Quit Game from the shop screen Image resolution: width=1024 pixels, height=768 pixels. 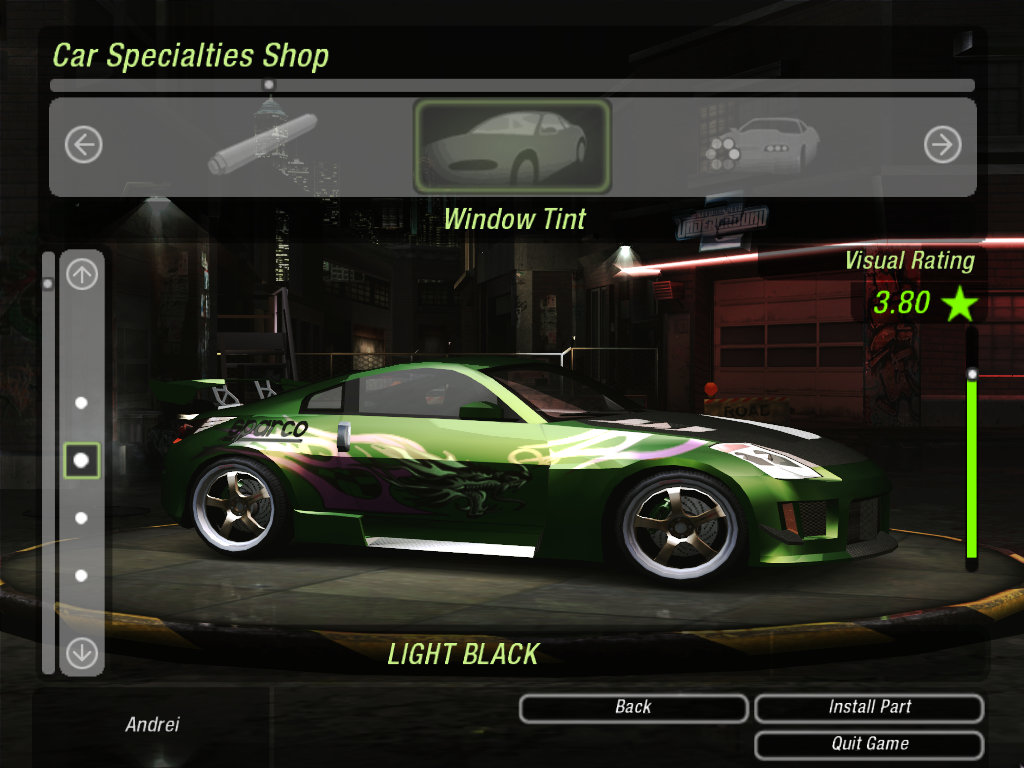pos(869,744)
